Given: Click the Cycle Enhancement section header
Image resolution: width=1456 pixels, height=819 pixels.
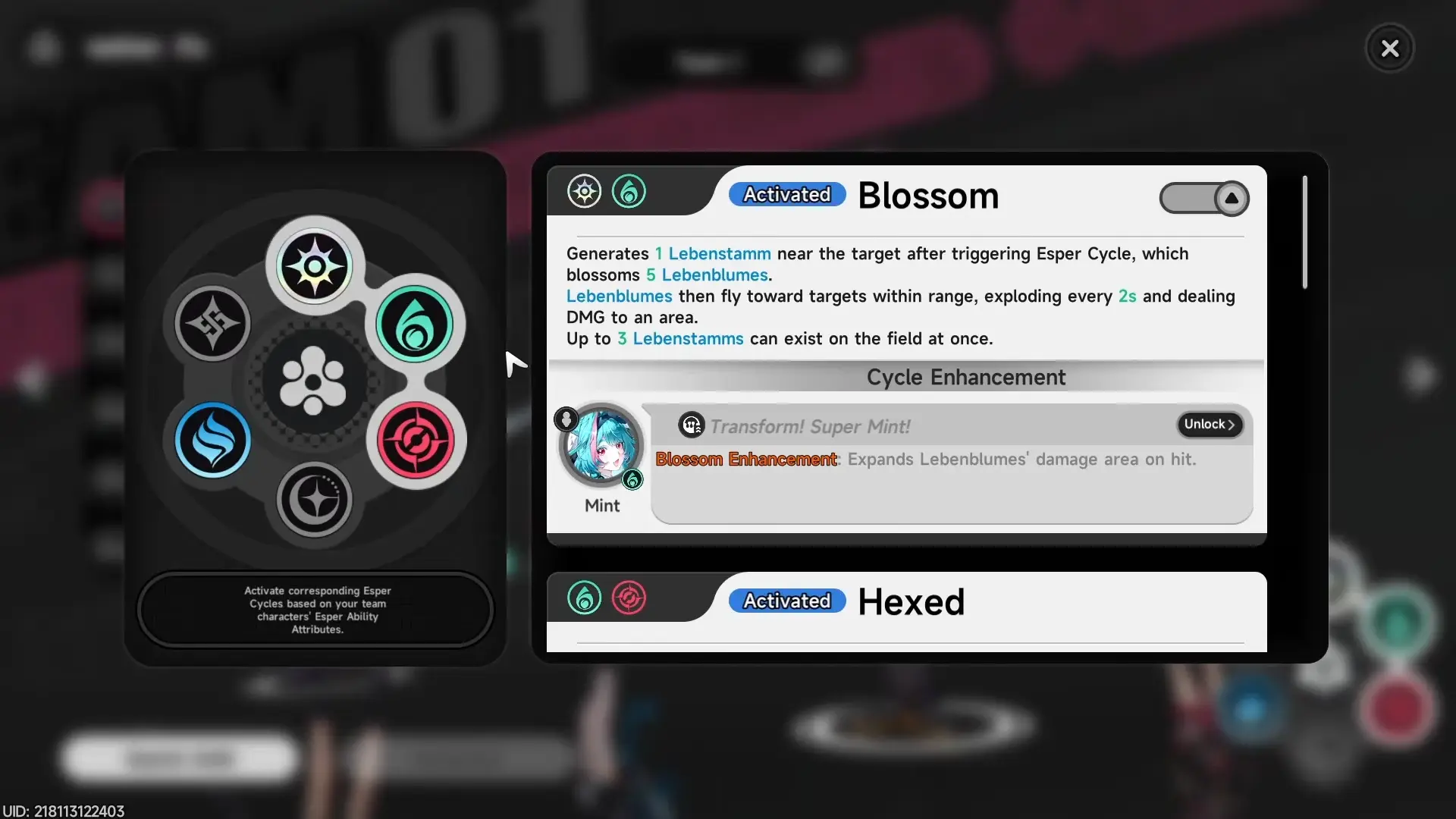Looking at the screenshot, I should click(x=966, y=377).
